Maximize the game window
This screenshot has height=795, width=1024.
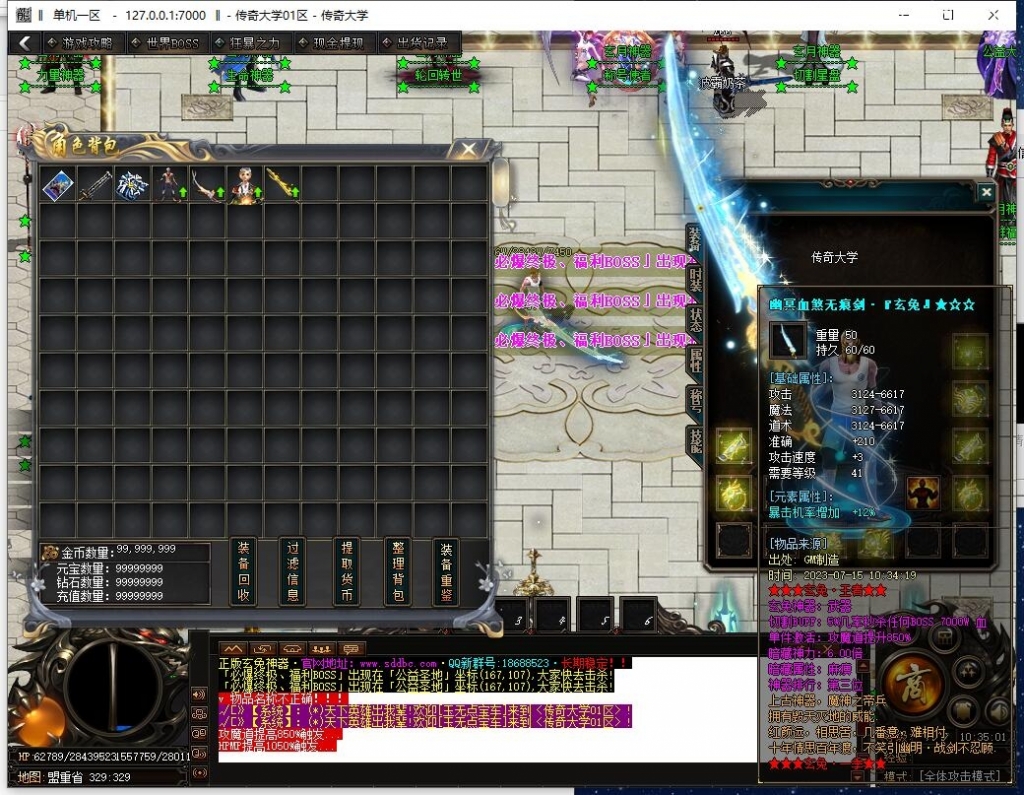[948, 15]
